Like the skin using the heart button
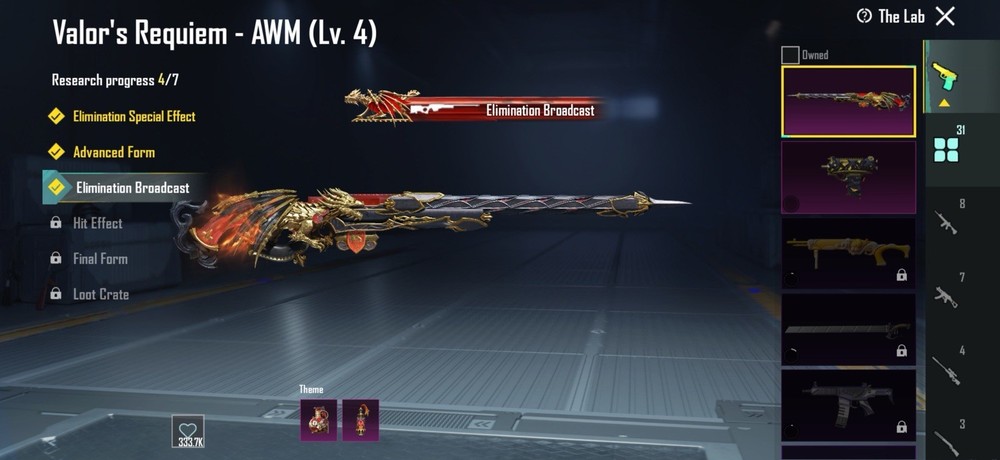This screenshot has height=460, width=1000. (x=188, y=428)
